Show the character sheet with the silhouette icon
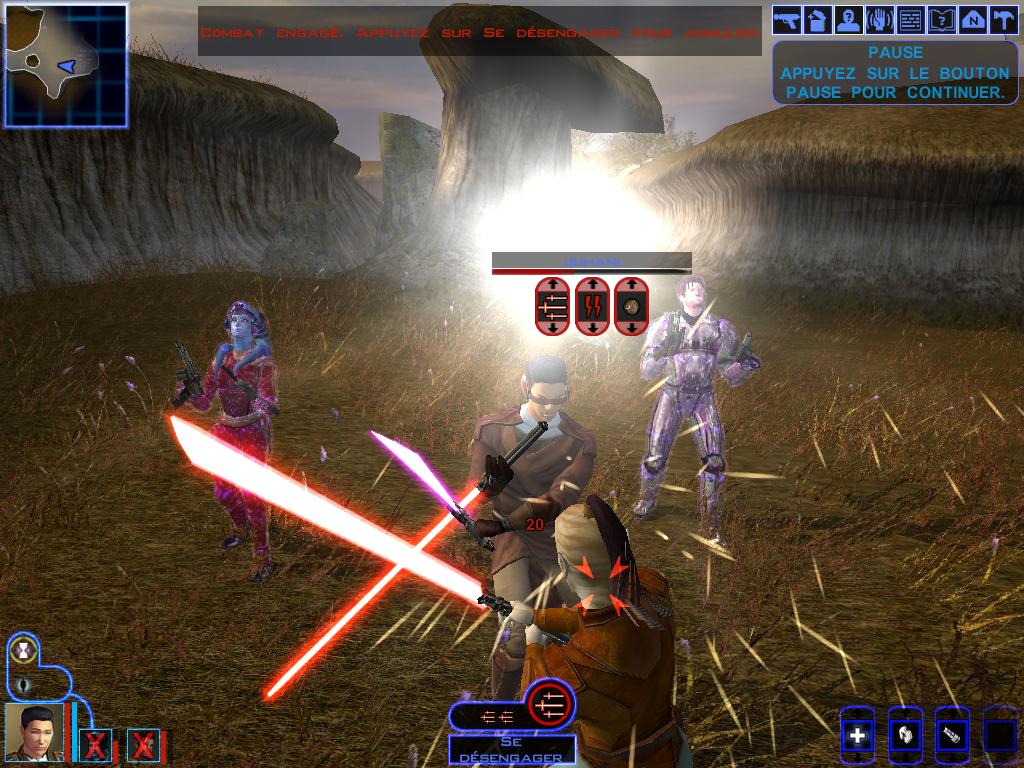 tap(849, 19)
